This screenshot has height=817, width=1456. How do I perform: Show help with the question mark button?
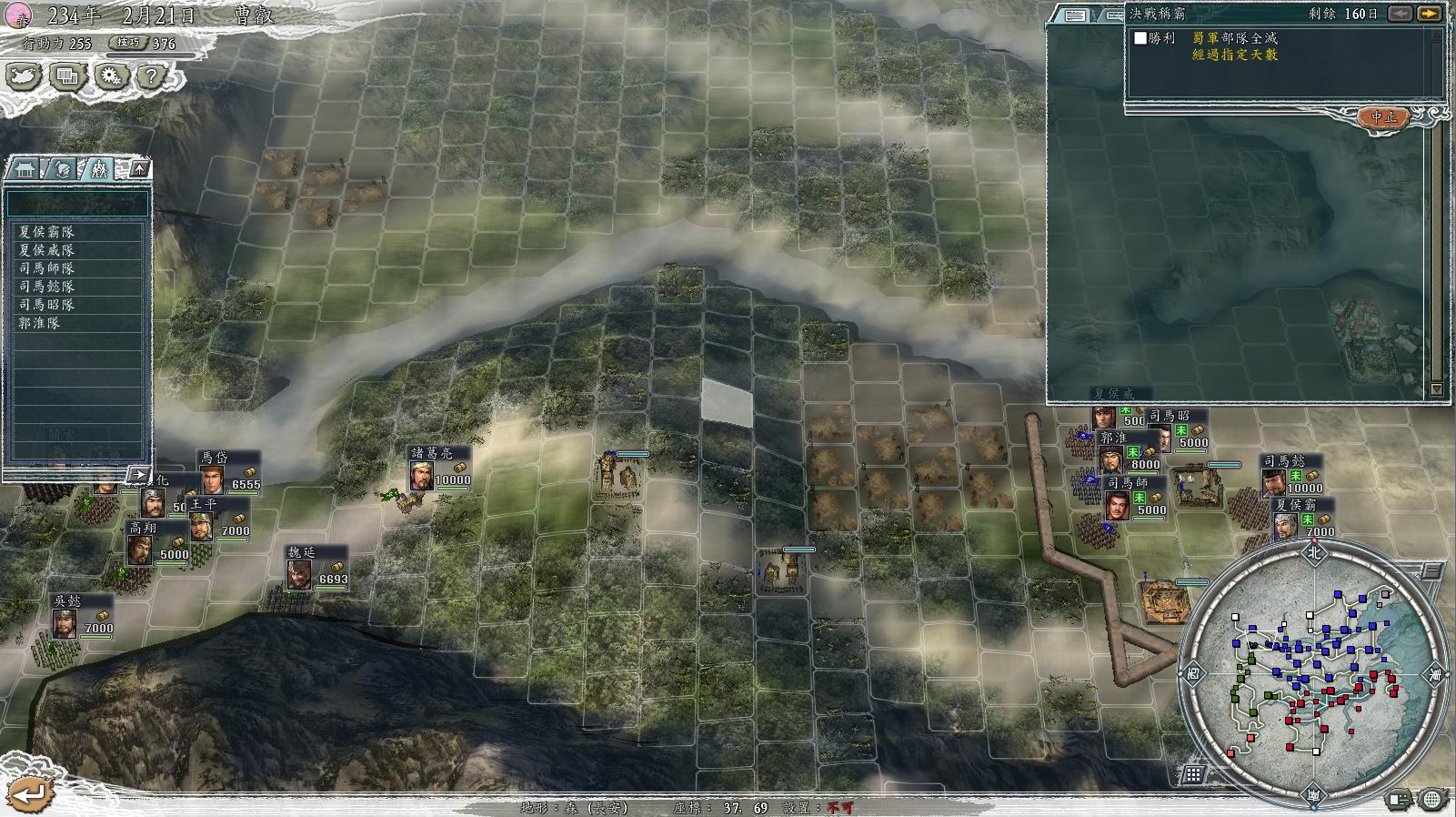[152, 76]
